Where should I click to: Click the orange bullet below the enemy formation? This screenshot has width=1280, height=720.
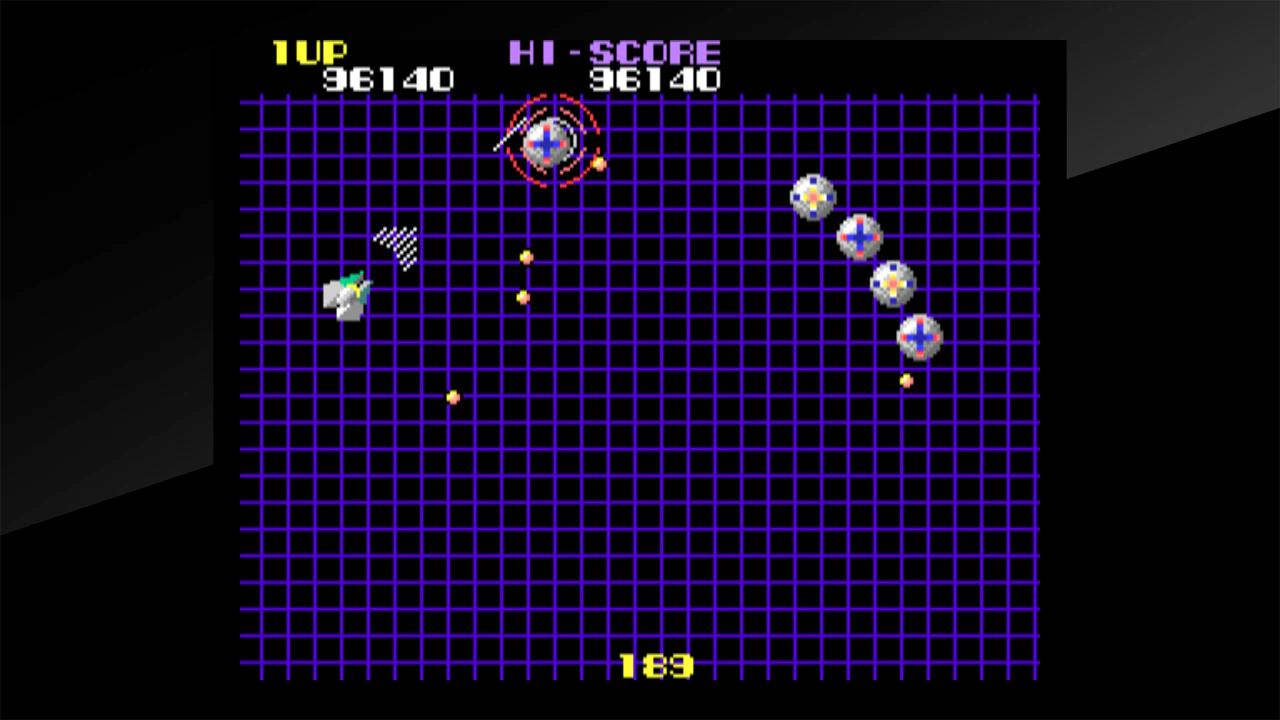point(906,382)
